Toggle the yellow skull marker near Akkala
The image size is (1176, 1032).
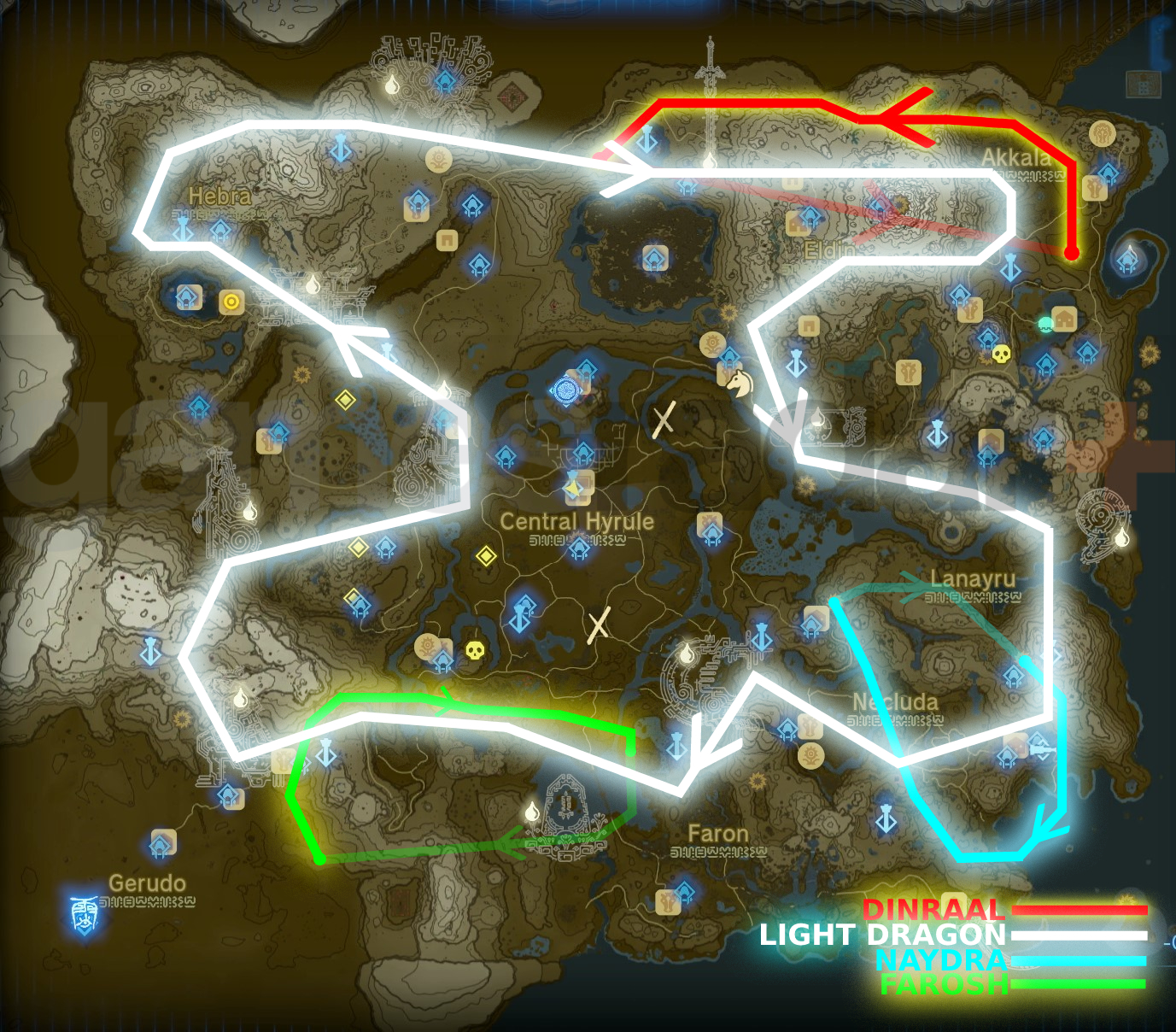tap(1000, 353)
